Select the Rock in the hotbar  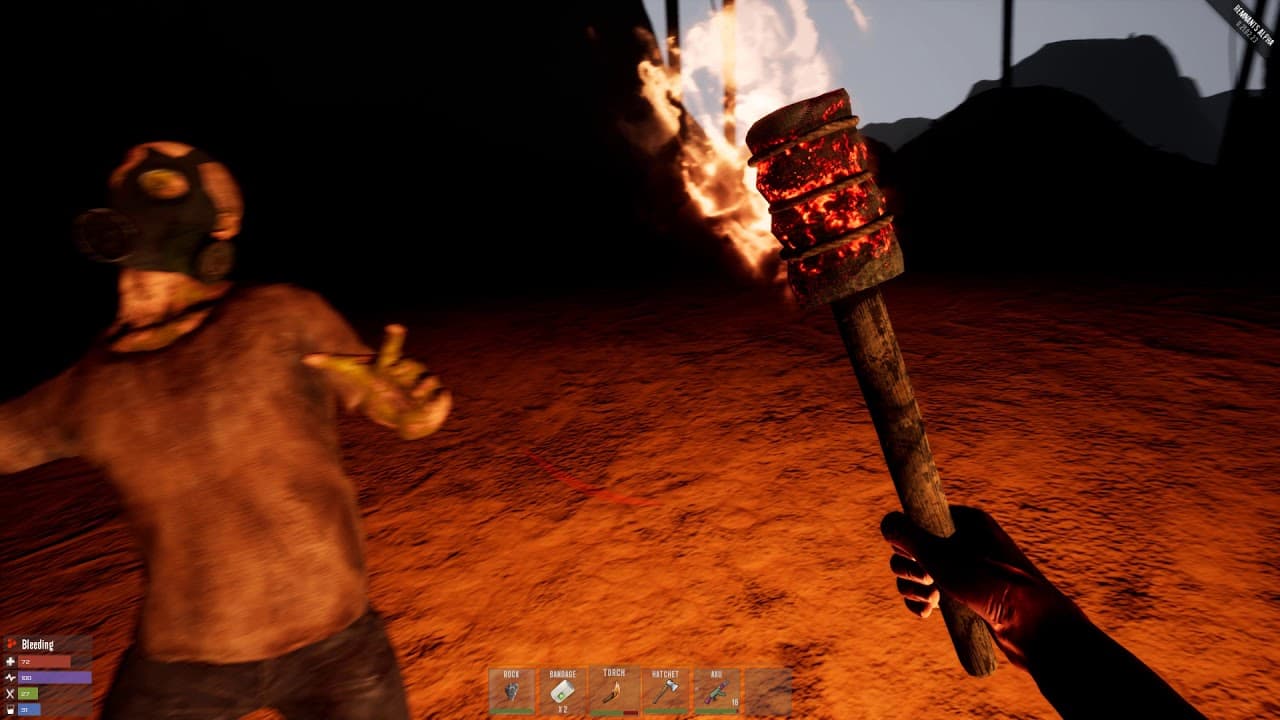pos(512,690)
